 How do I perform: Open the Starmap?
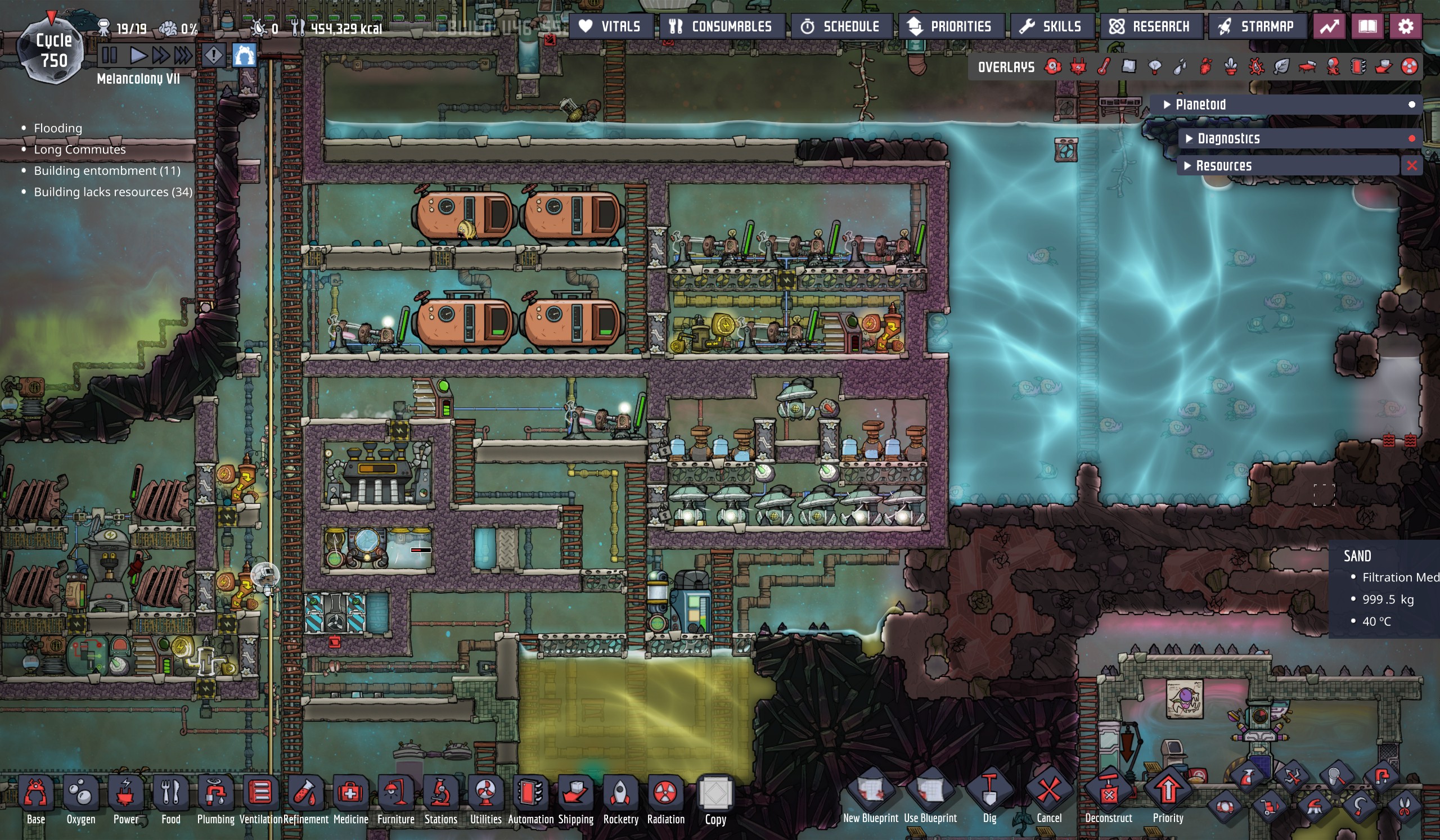coord(1256,26)
